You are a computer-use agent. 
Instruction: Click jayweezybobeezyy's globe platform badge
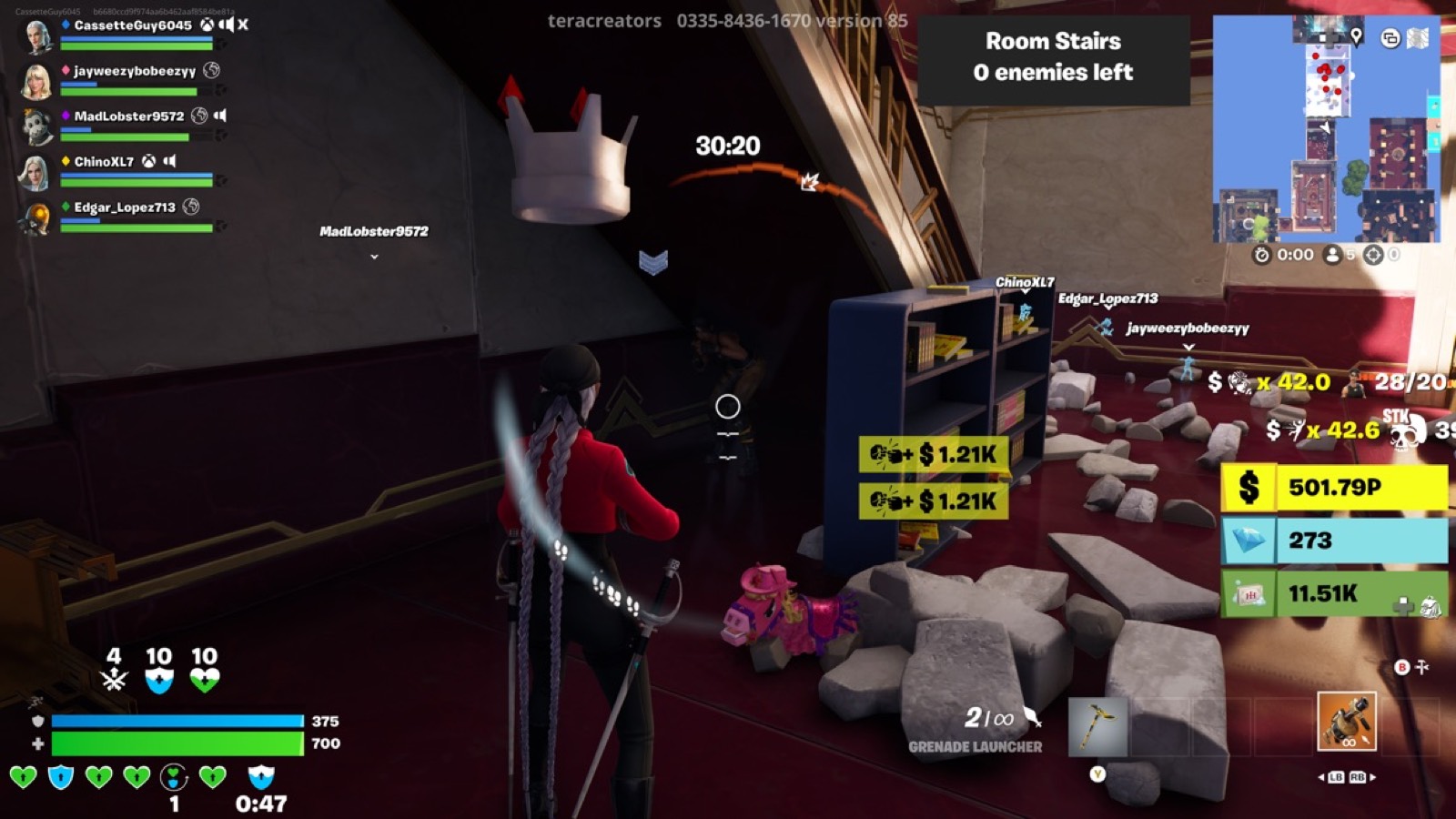click(x=212, y=71)
